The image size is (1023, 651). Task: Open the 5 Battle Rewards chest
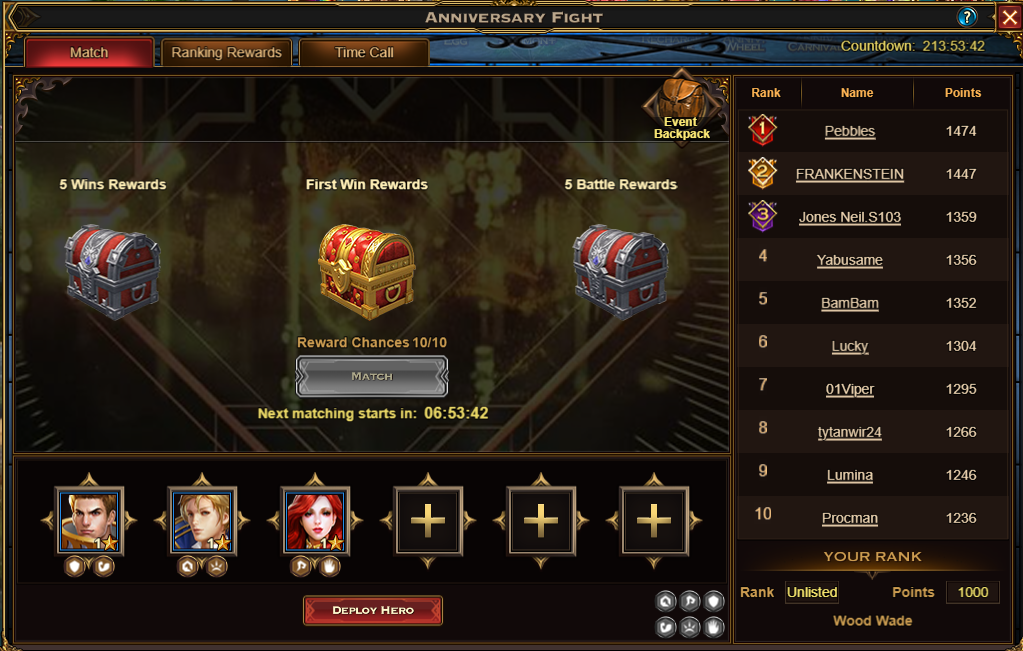(620, 271)
